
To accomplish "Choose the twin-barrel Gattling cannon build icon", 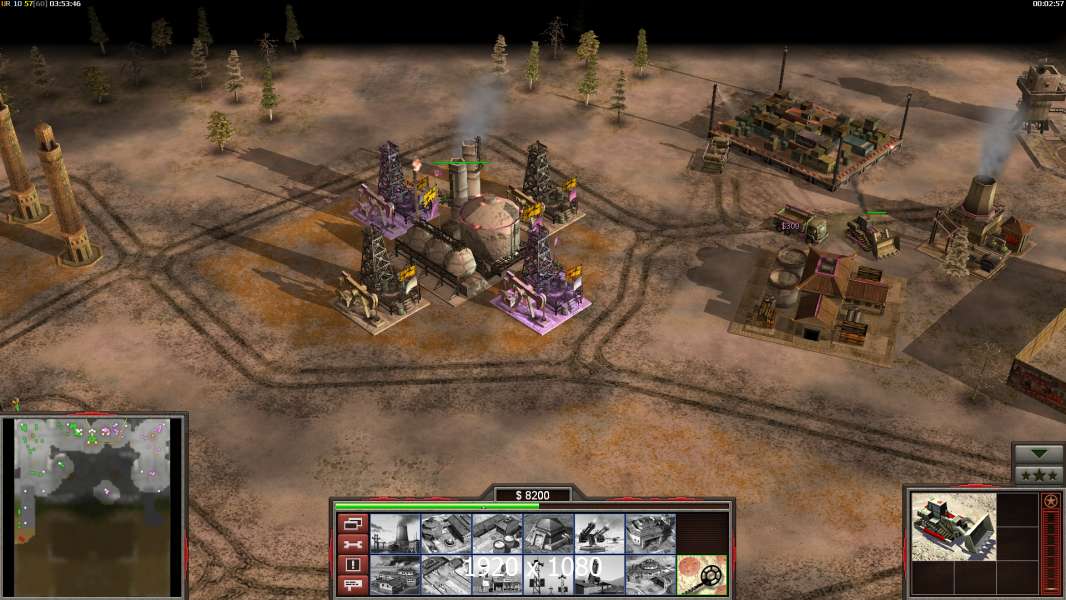I will [x=598, y=534].
